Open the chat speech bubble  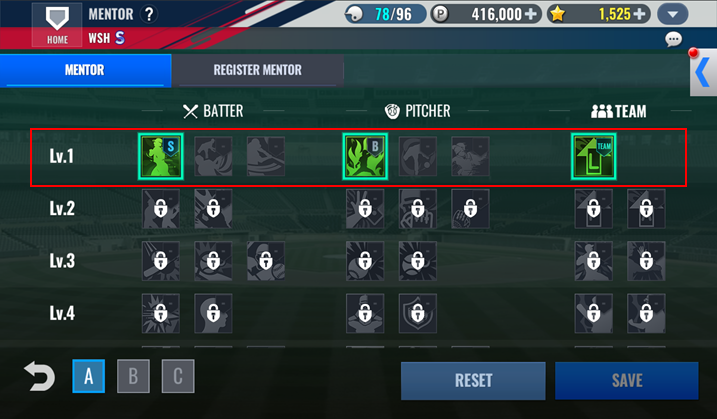[673, 40]
